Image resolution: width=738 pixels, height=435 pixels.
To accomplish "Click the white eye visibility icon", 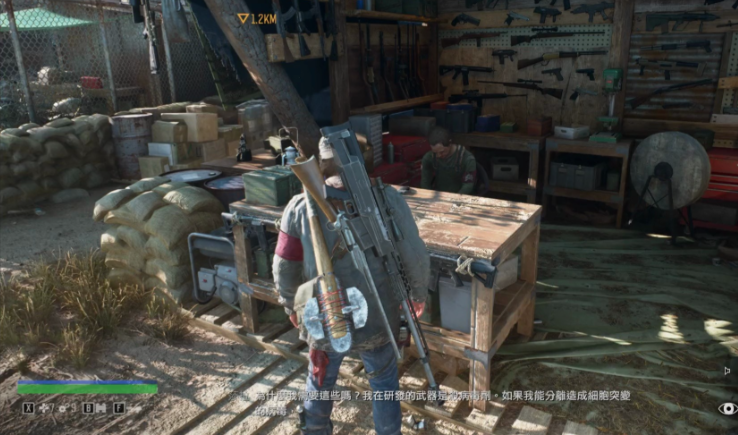I will coord(728,408).
